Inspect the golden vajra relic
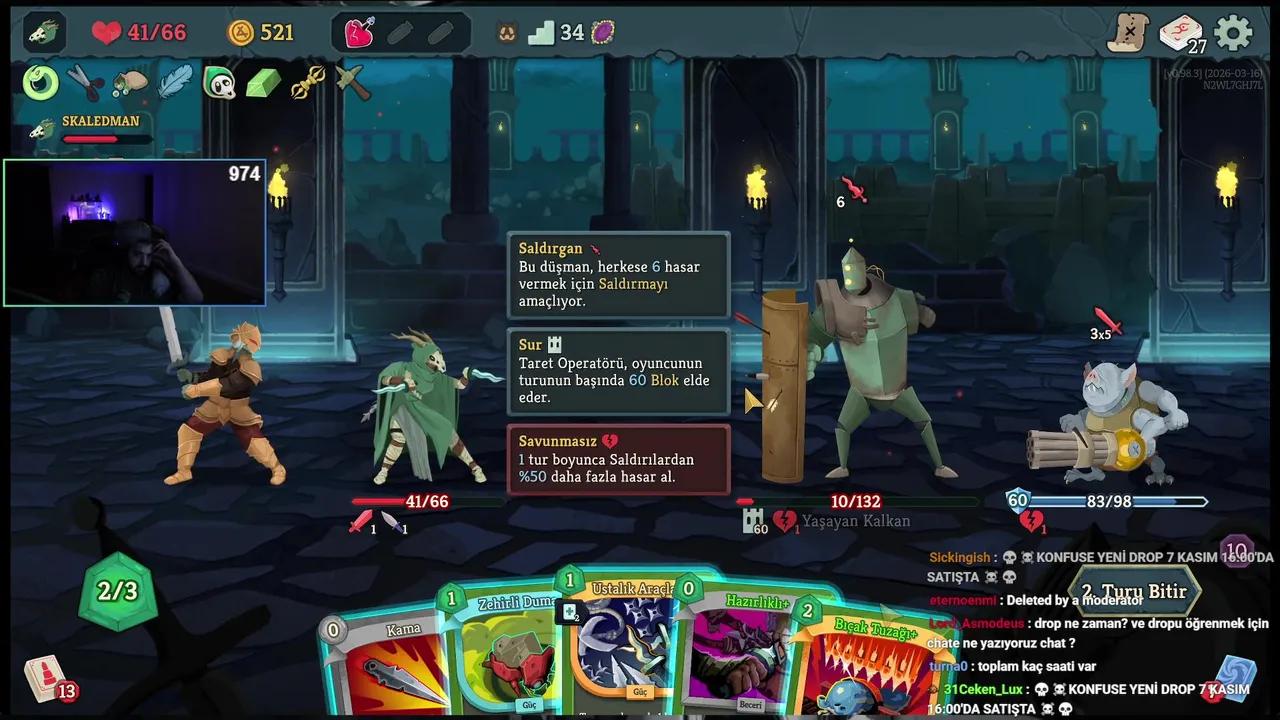The width and height of the screenshot is (1280, 720). click(308, 83)
